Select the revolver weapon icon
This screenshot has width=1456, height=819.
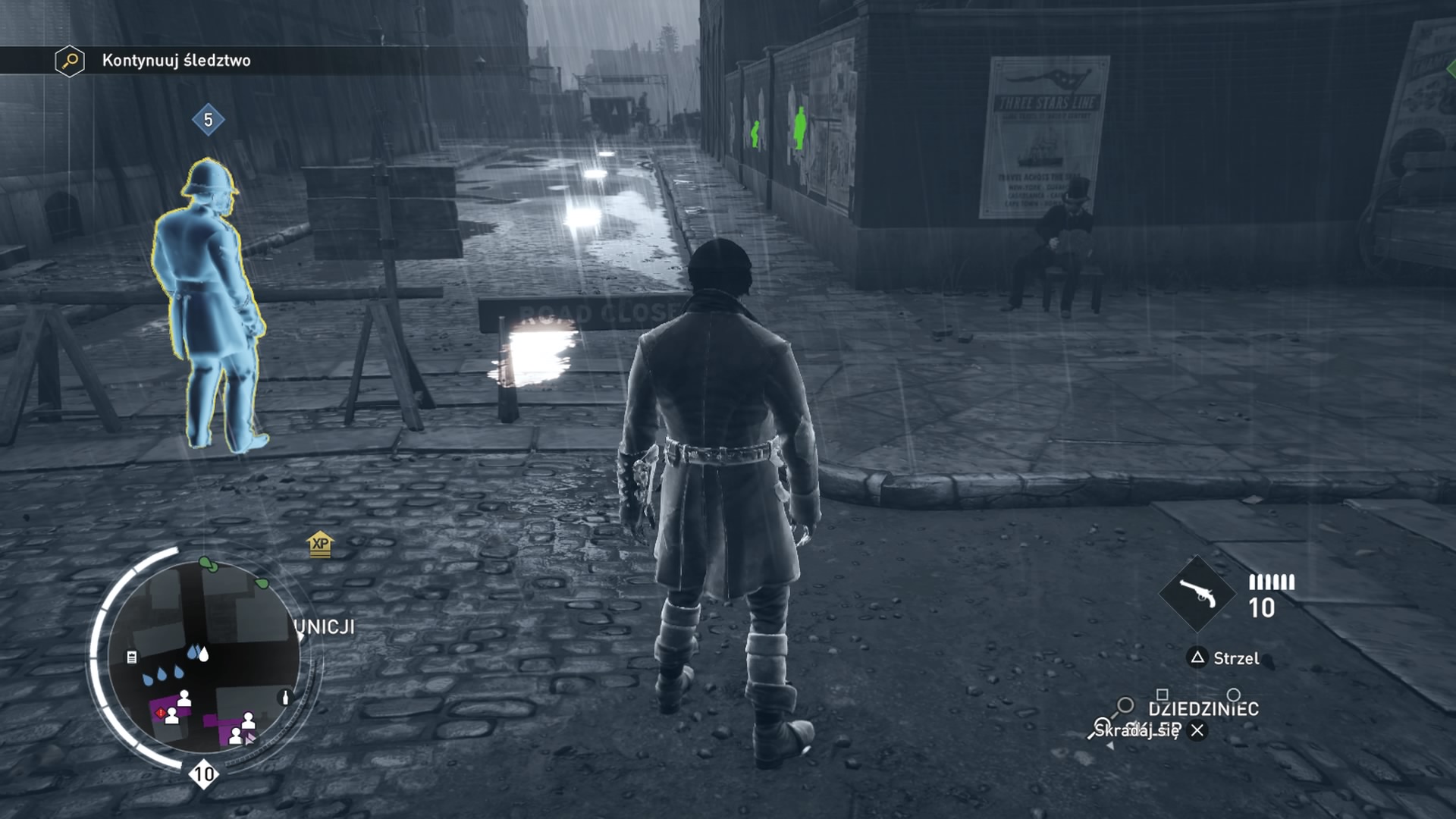pyautogui.click(x=1197, y=595)
